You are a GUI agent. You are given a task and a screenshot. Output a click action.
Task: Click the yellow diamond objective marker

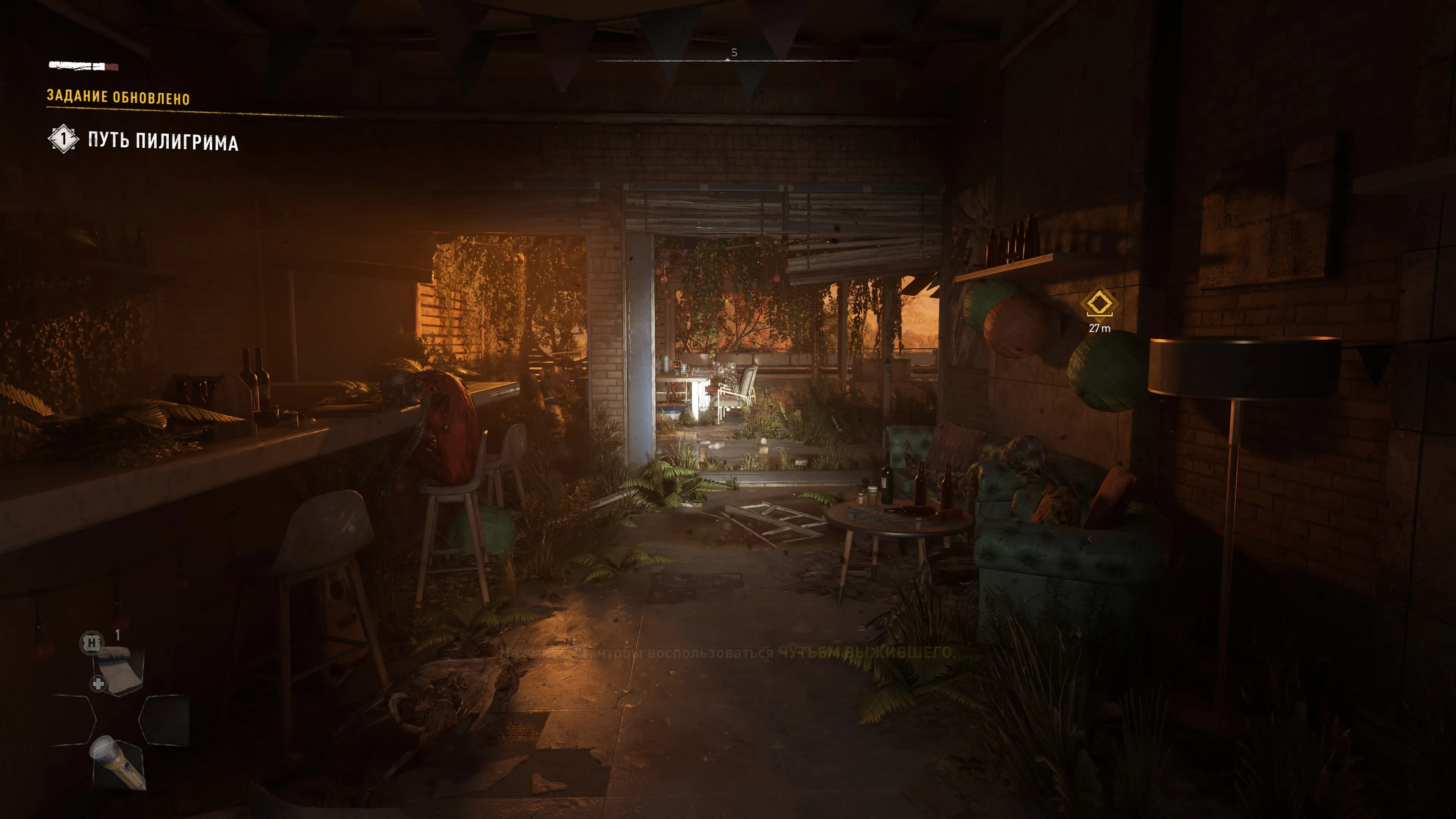click(1099, 303)
